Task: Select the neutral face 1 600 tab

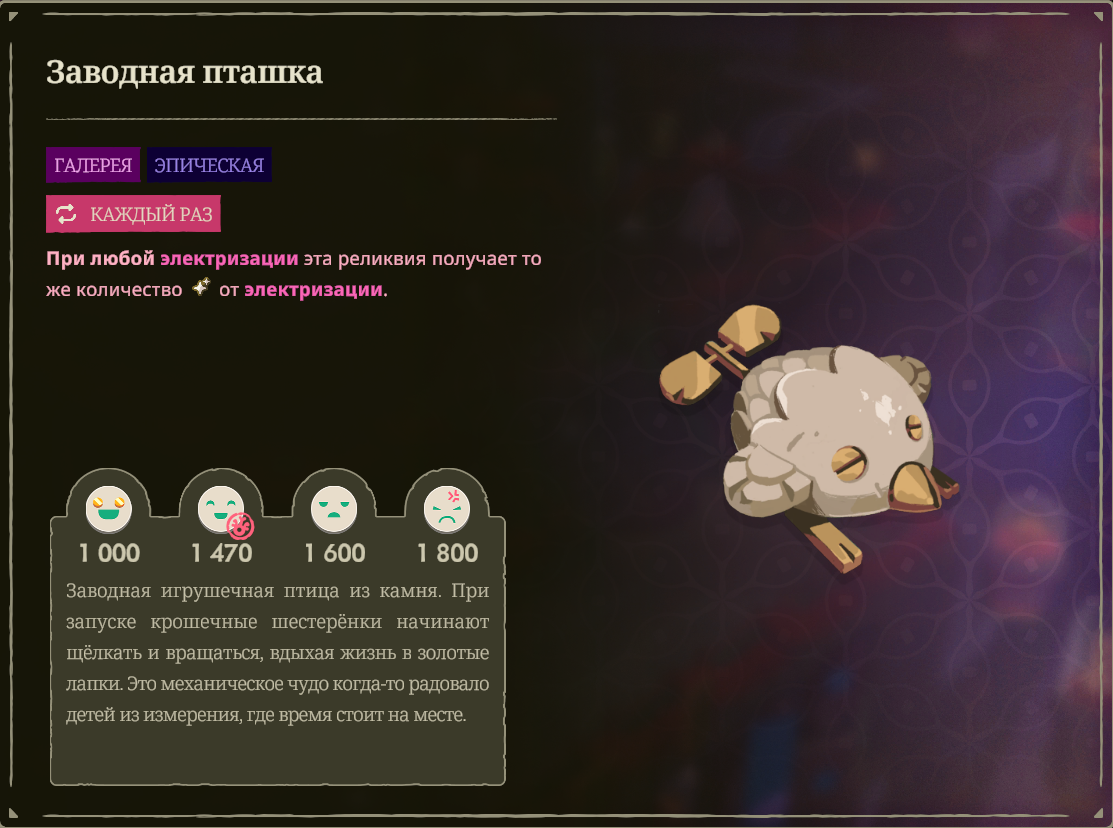Action: point(334,510)
